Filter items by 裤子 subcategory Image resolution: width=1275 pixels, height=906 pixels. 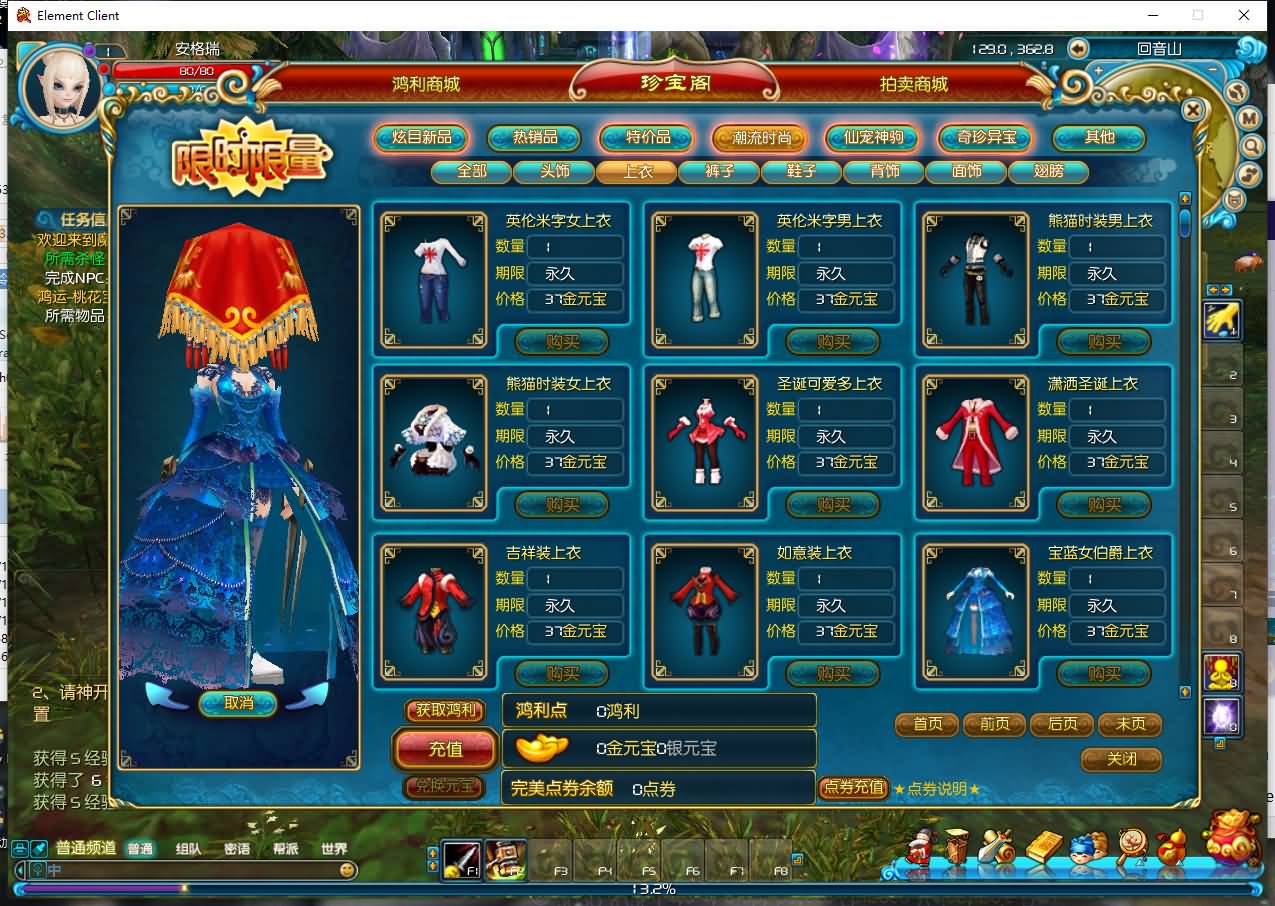pos(719,171)
